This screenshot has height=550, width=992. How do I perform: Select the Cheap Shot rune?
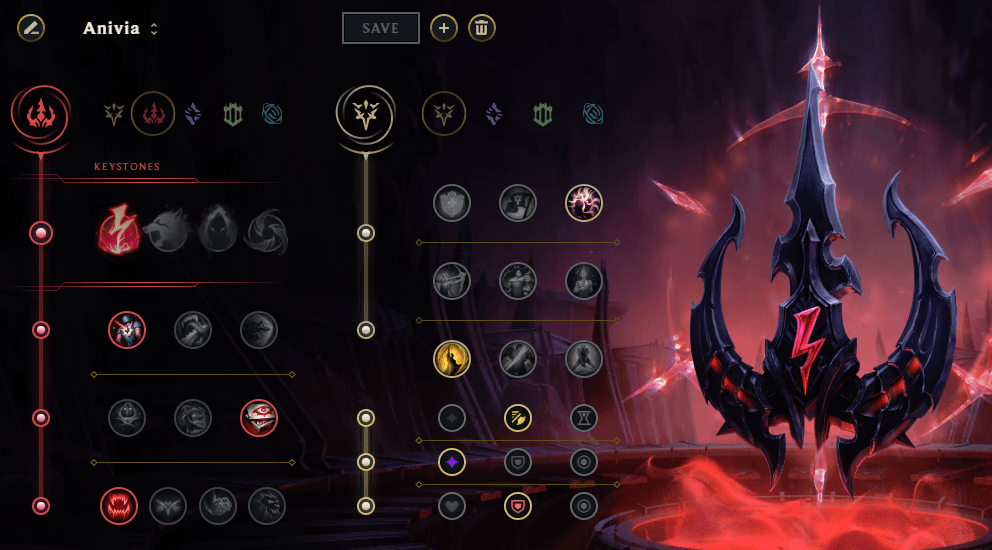(x=127, y=329)
